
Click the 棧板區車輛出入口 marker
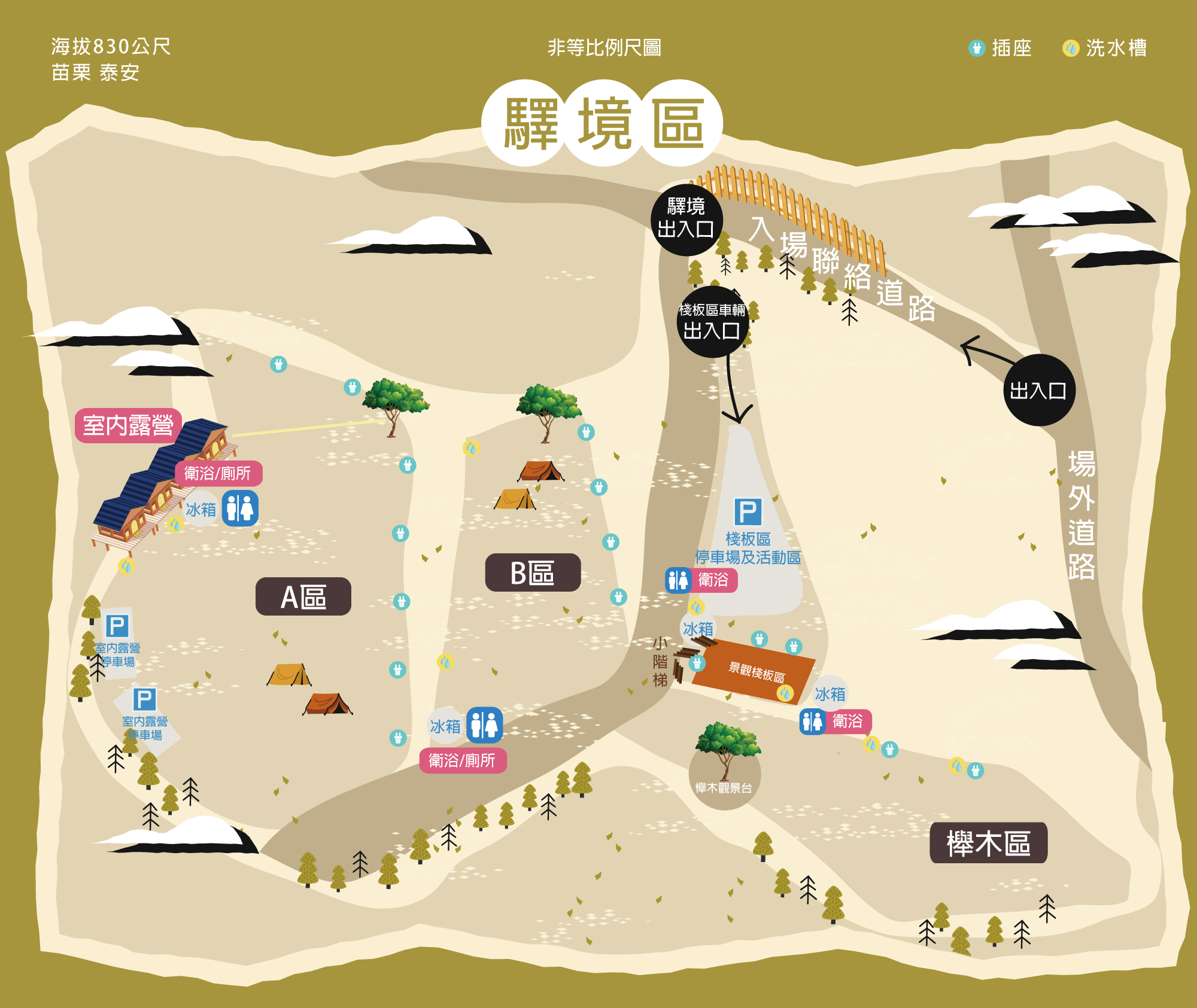[712, 322]
